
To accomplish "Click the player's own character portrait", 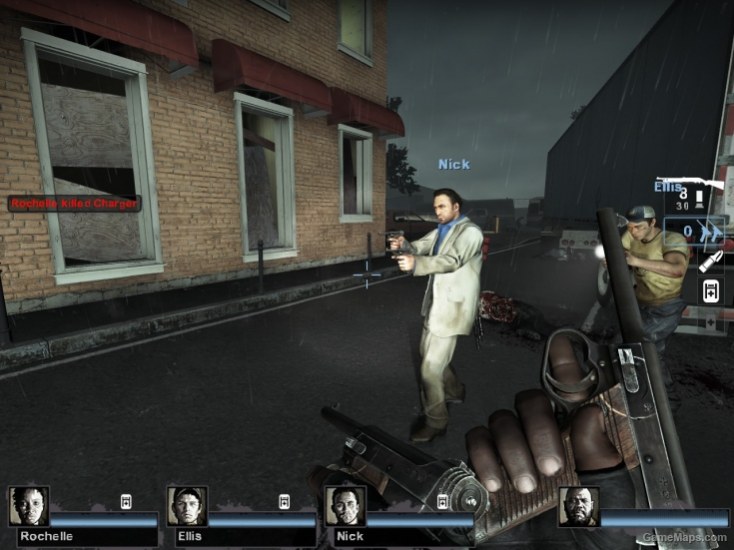I will [578, 506].
